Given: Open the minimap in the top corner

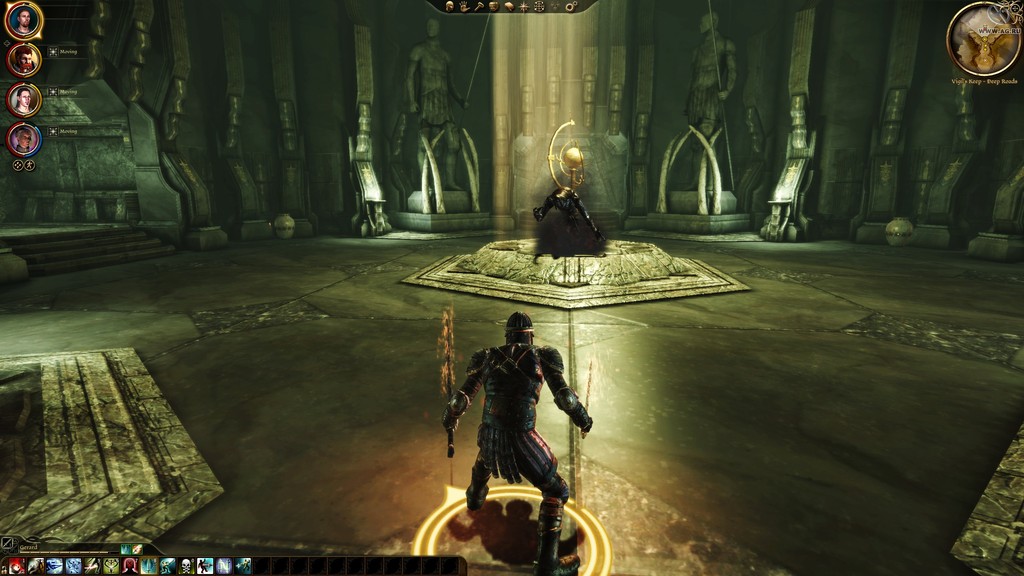Looking at the screenshot, I should tap(983, 37).
